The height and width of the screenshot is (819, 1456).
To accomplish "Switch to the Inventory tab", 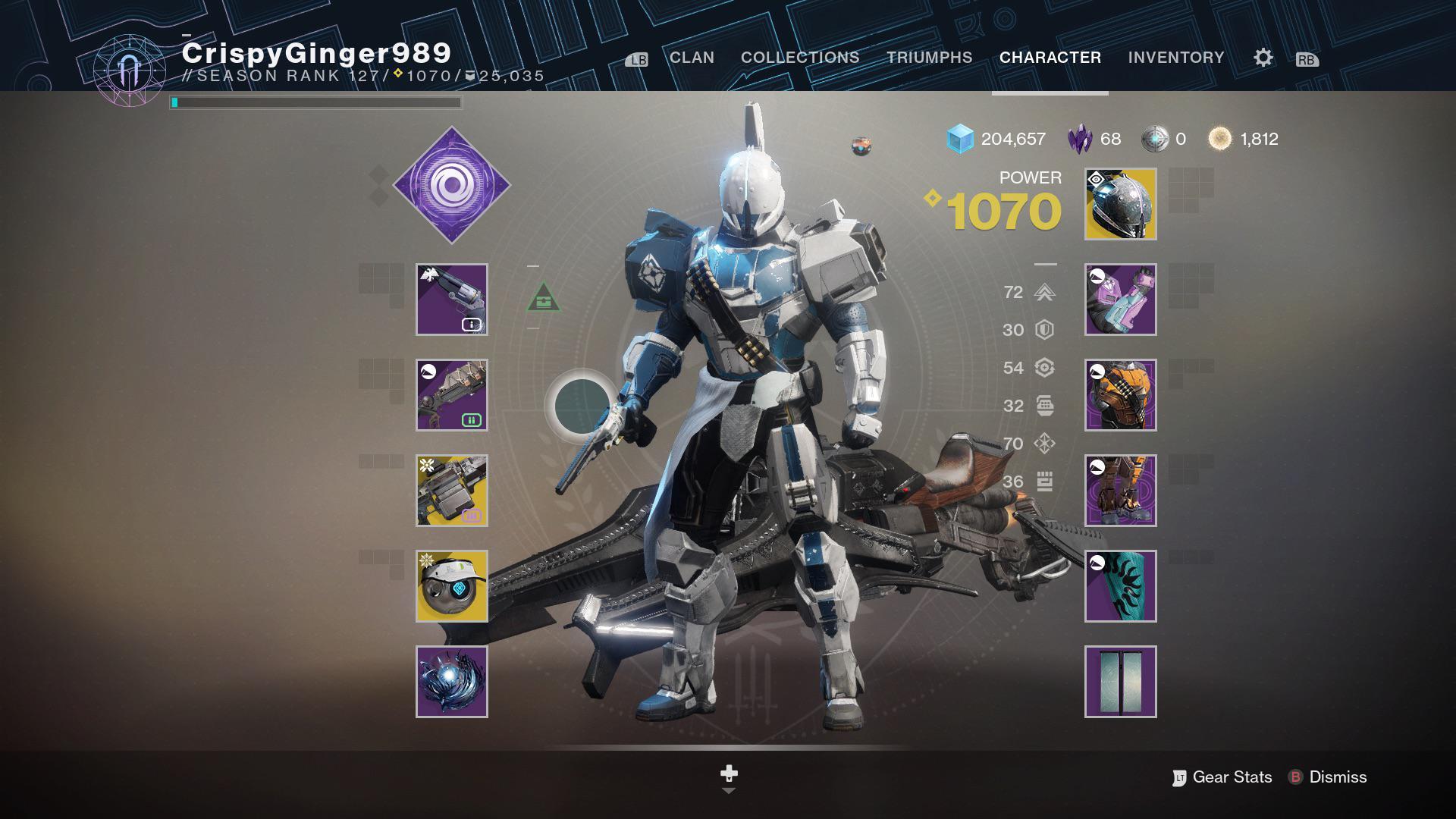I will pyautogui.click(x=1176, y=57).
